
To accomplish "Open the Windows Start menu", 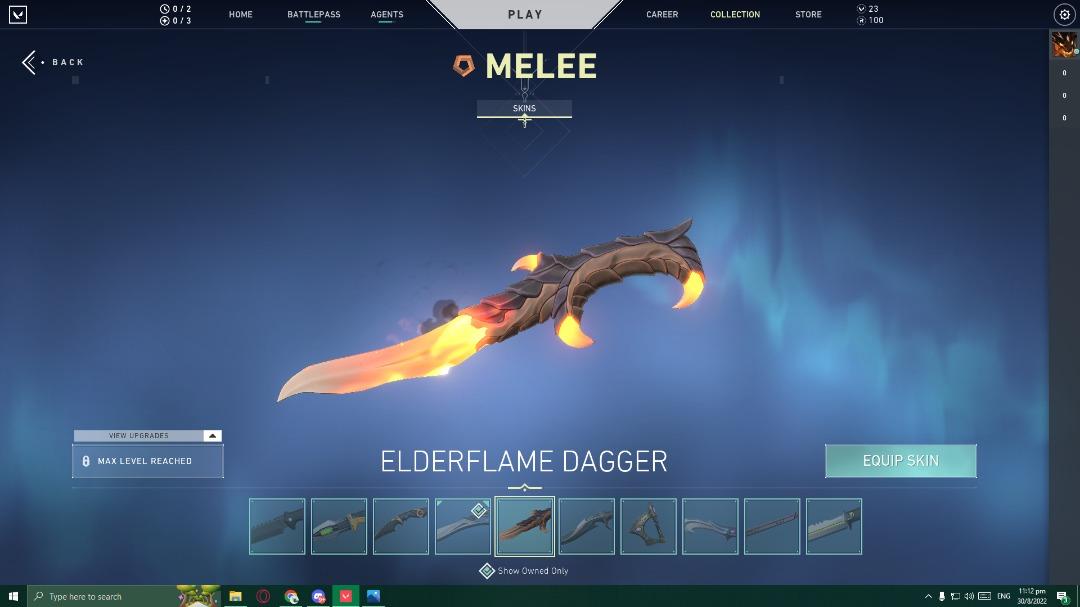I will 13,596.
